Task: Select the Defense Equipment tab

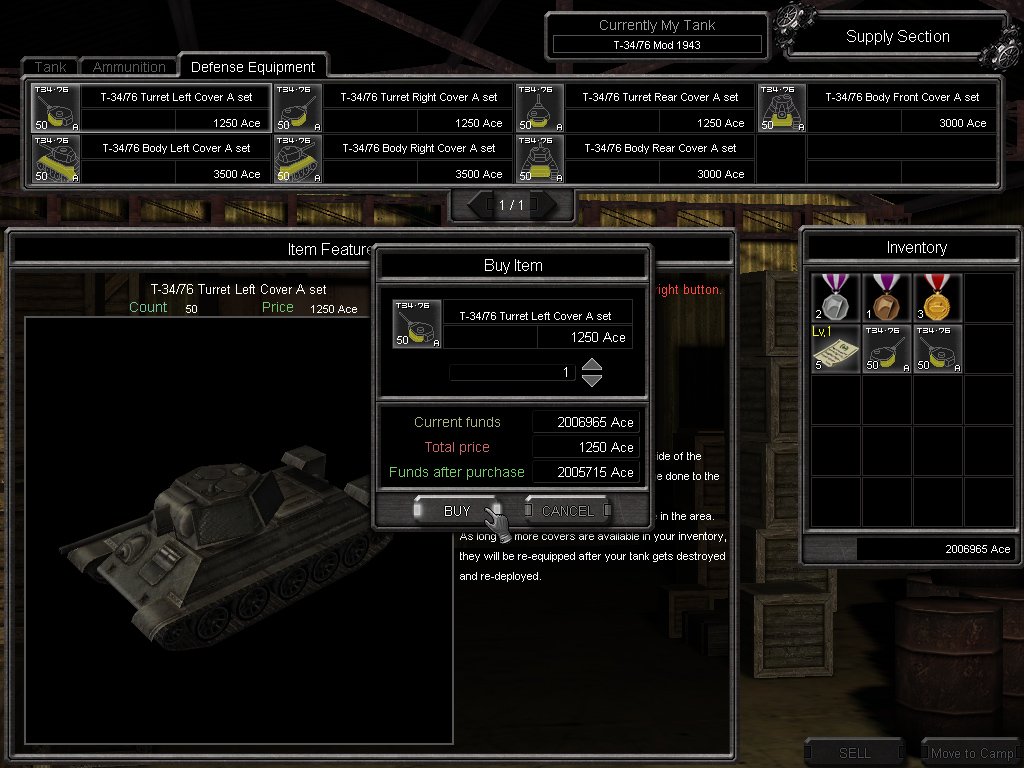Action: (x=252, y=67)
